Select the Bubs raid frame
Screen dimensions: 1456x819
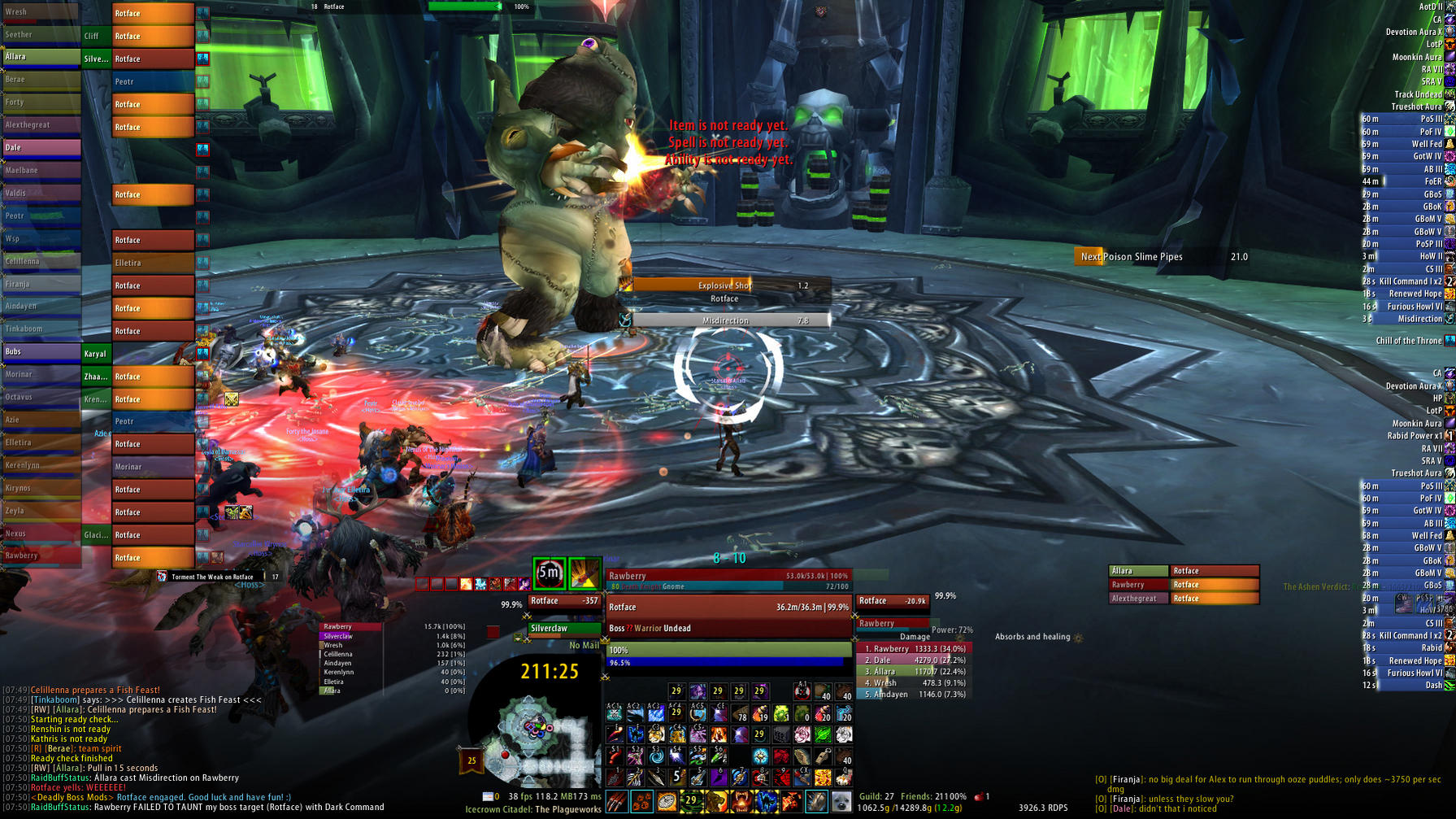(41, 351)
